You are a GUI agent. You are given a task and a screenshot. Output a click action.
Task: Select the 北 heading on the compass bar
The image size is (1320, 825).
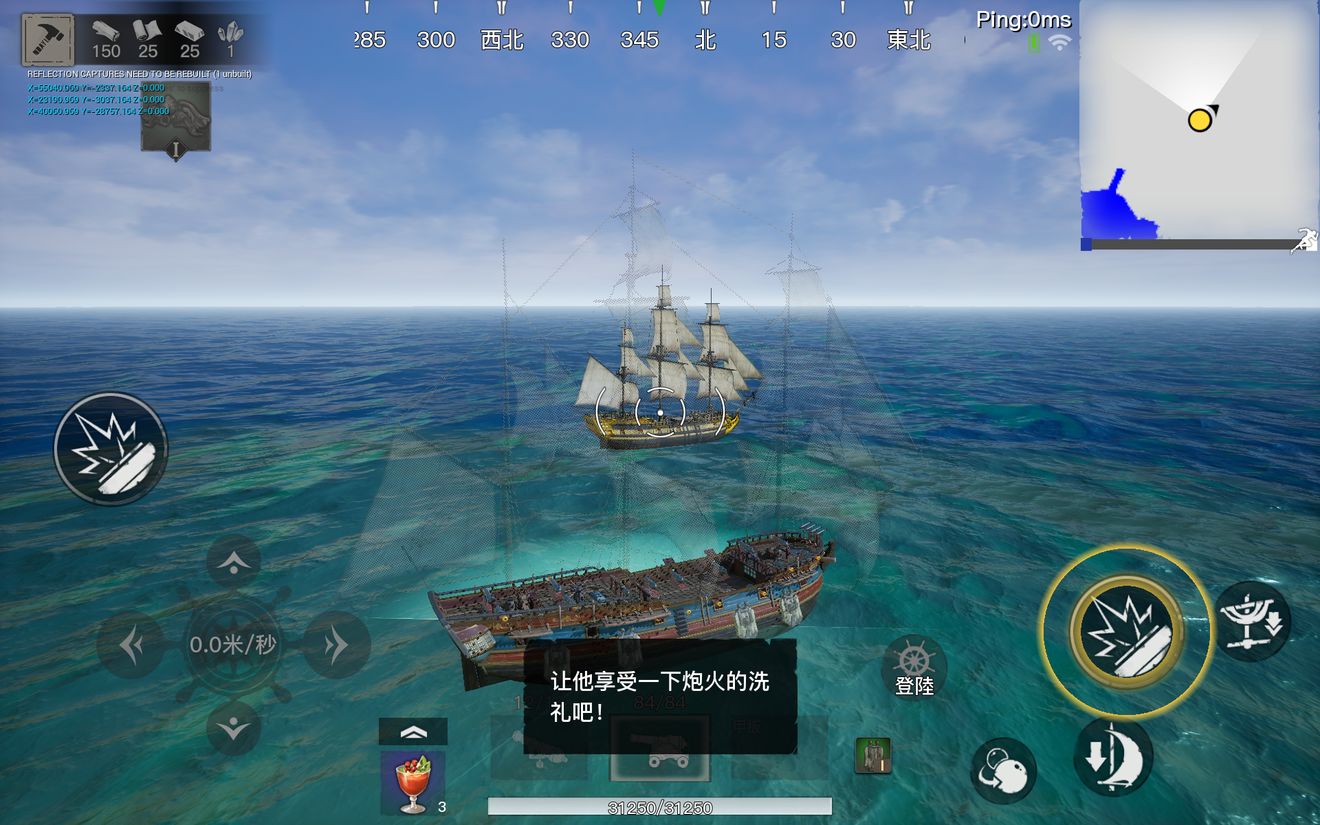coord(705,40)
